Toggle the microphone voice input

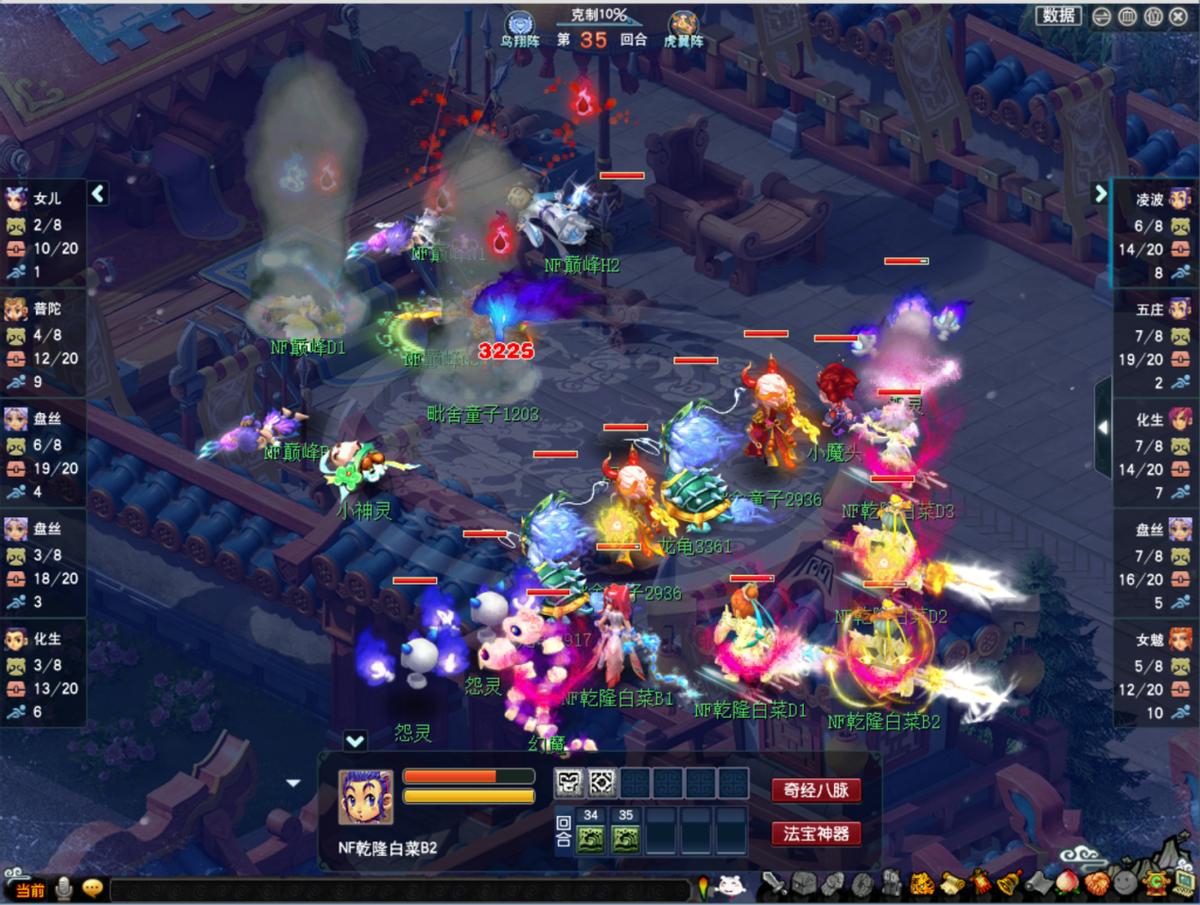[65, 887]
